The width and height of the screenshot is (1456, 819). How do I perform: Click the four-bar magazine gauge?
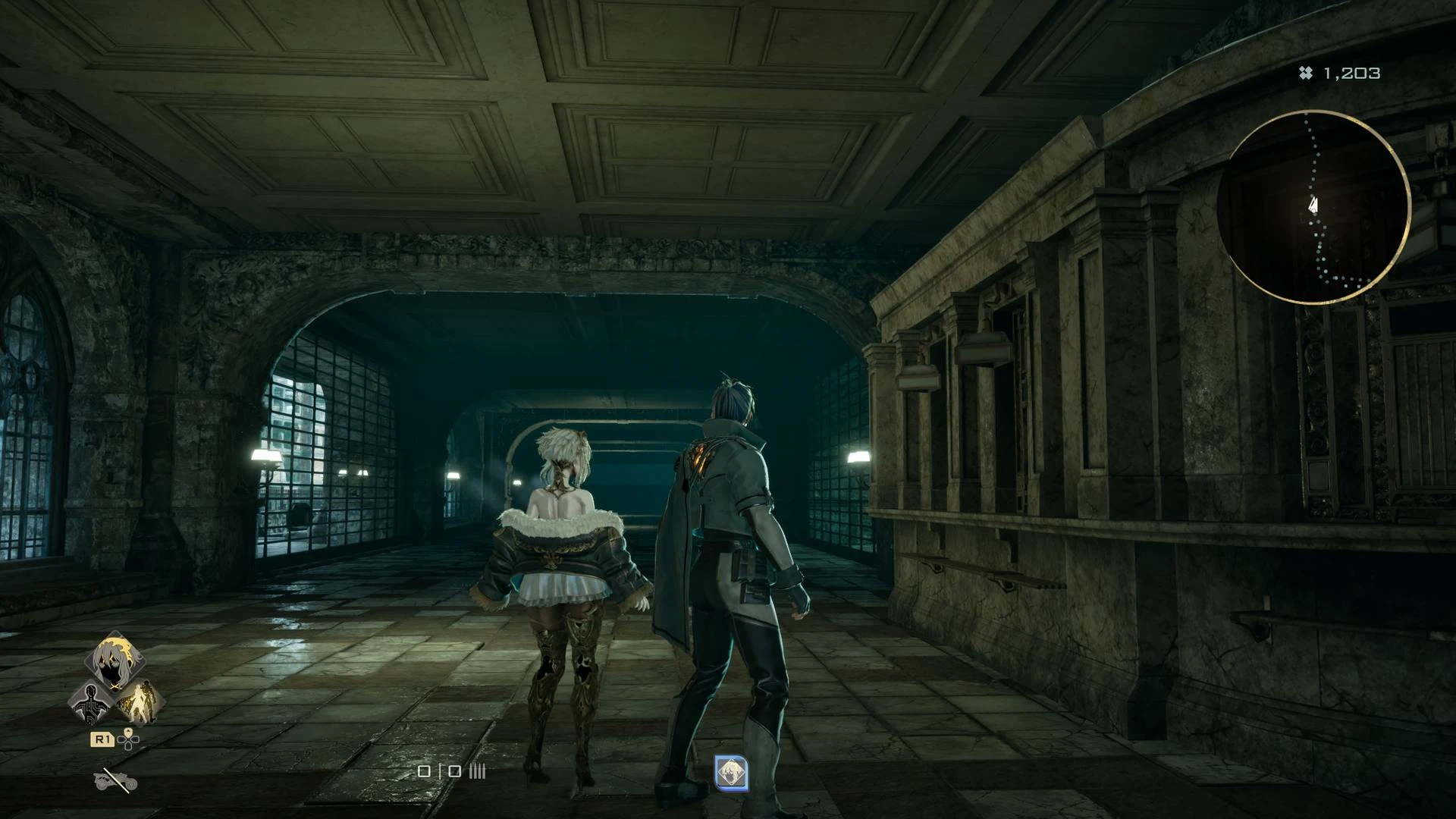pyautogui.click(x=476, y=771)
